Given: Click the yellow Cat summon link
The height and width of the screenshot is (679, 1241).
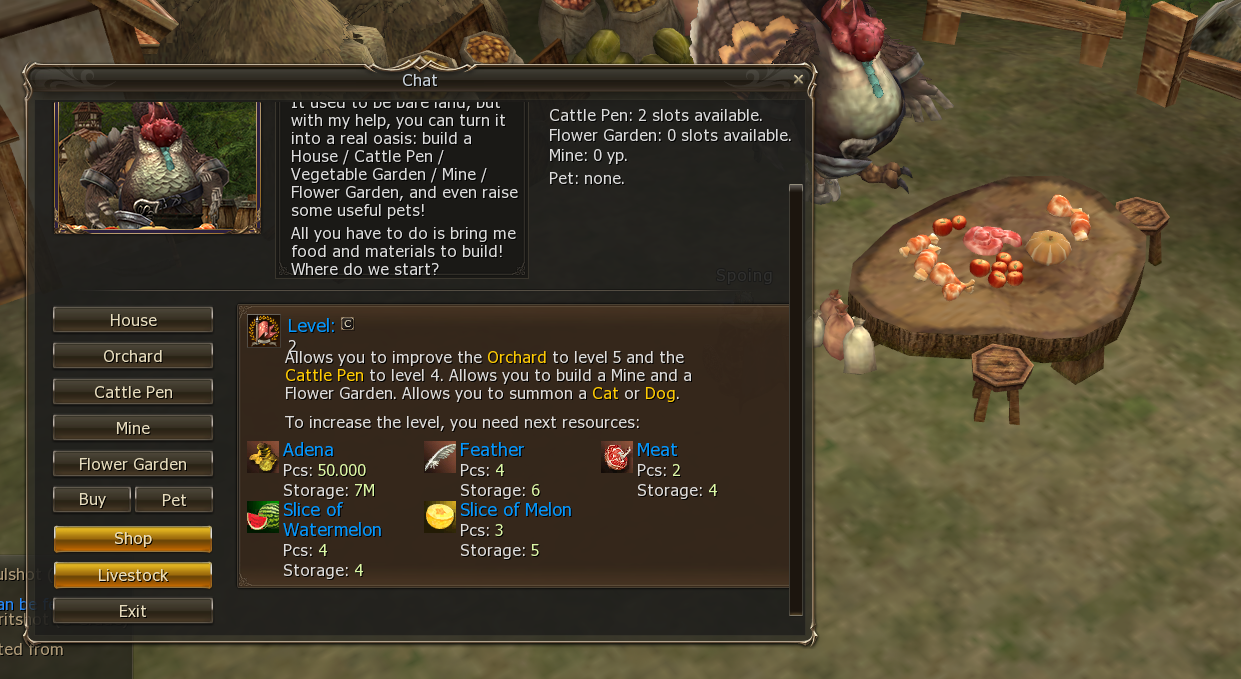Looking at the screenshot, I should click(605, 394).
